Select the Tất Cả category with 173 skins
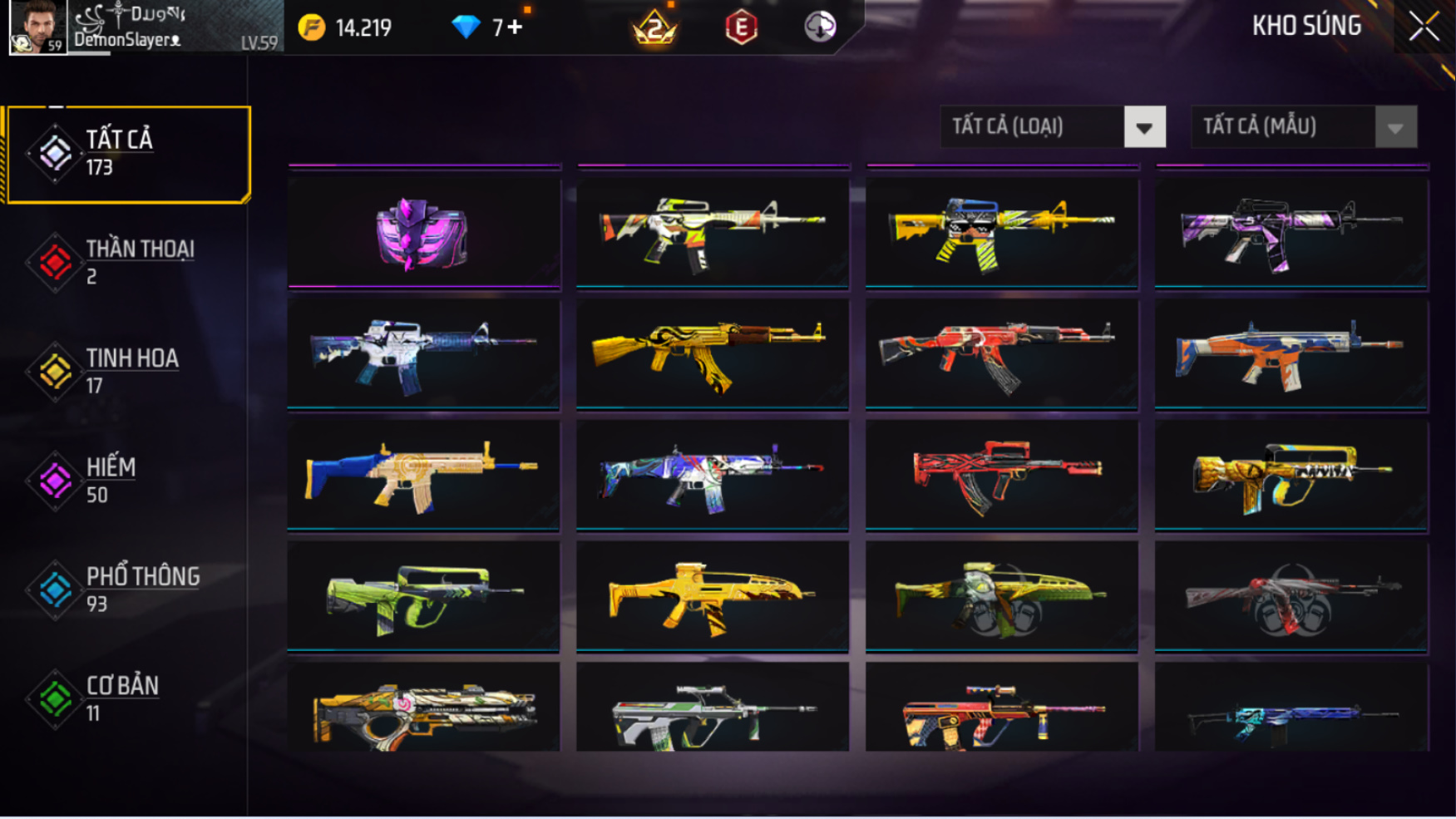 click(128, 154)
